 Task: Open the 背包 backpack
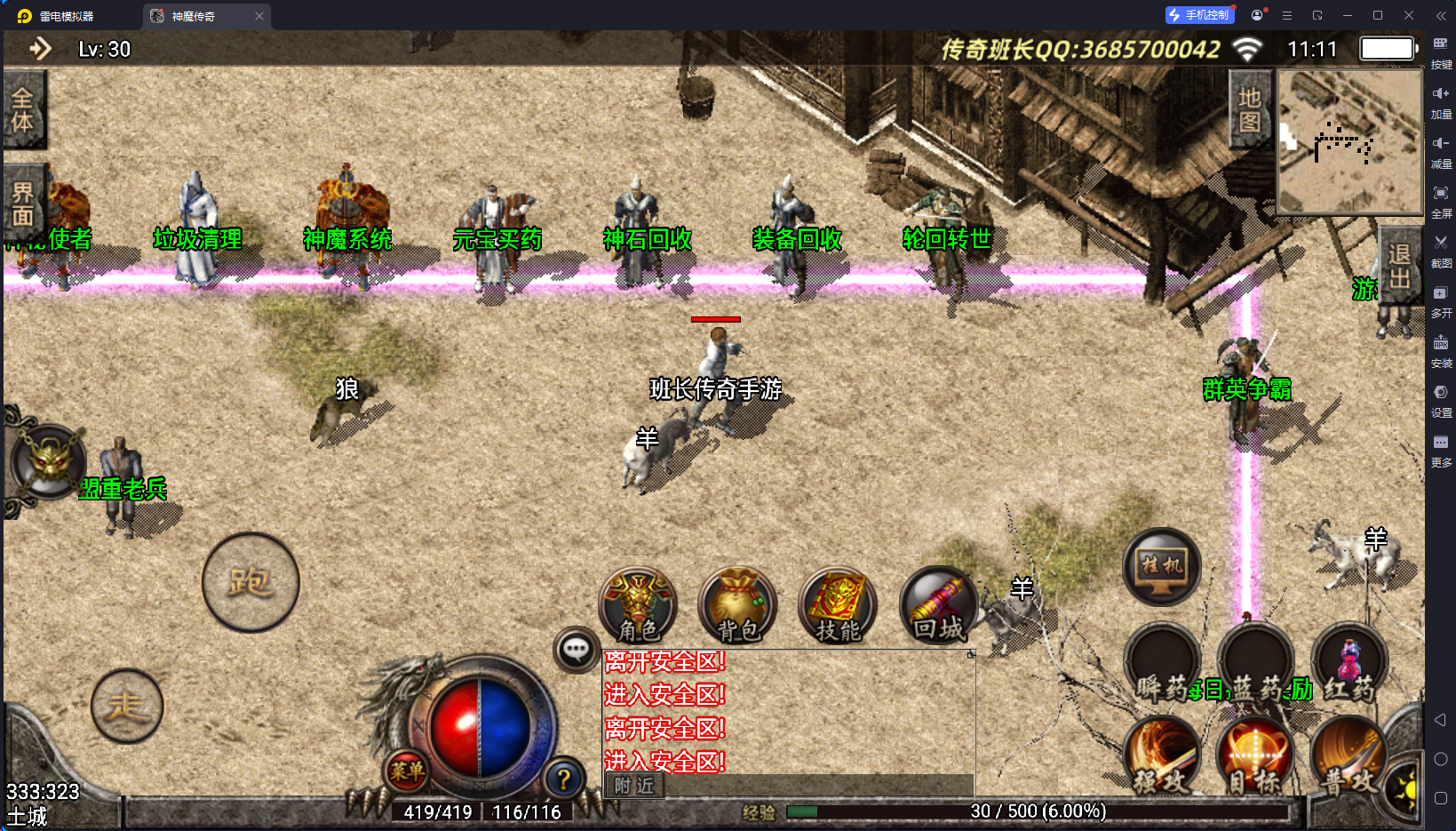(x=738, y=605)
